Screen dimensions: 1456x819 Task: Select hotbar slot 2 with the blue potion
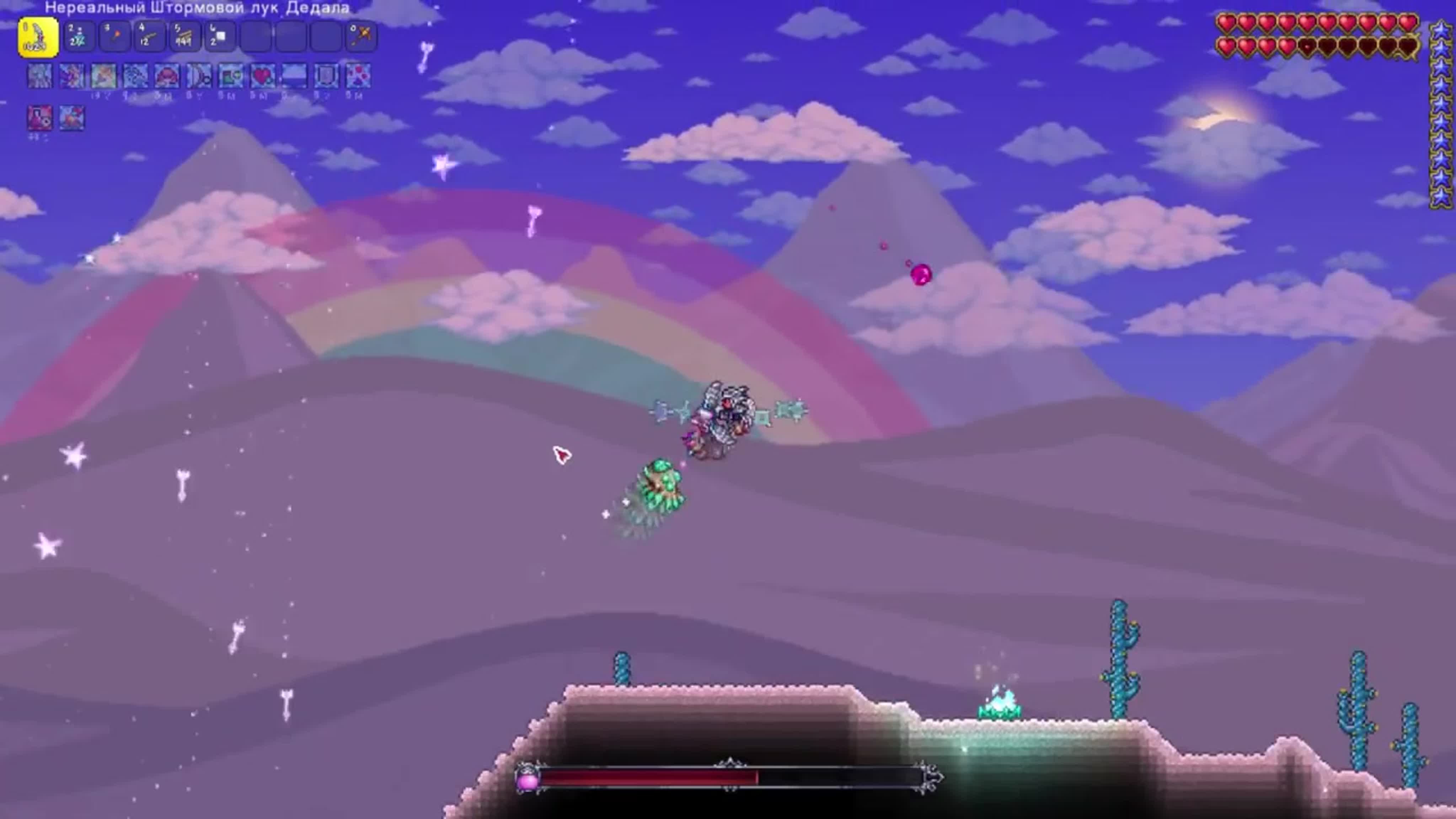tap(78, 37)
